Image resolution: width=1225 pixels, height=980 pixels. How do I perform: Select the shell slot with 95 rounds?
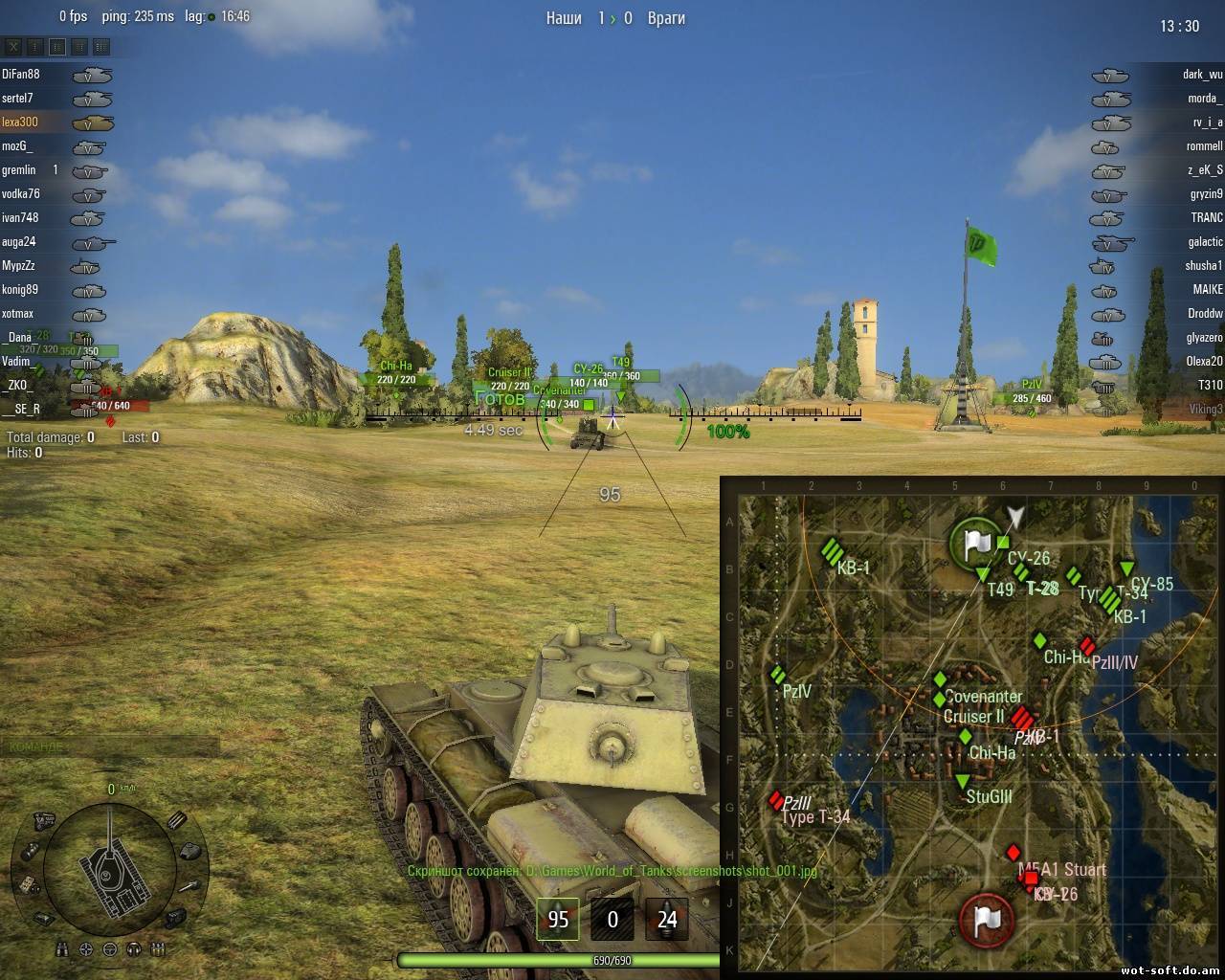(x=557, y=920)
